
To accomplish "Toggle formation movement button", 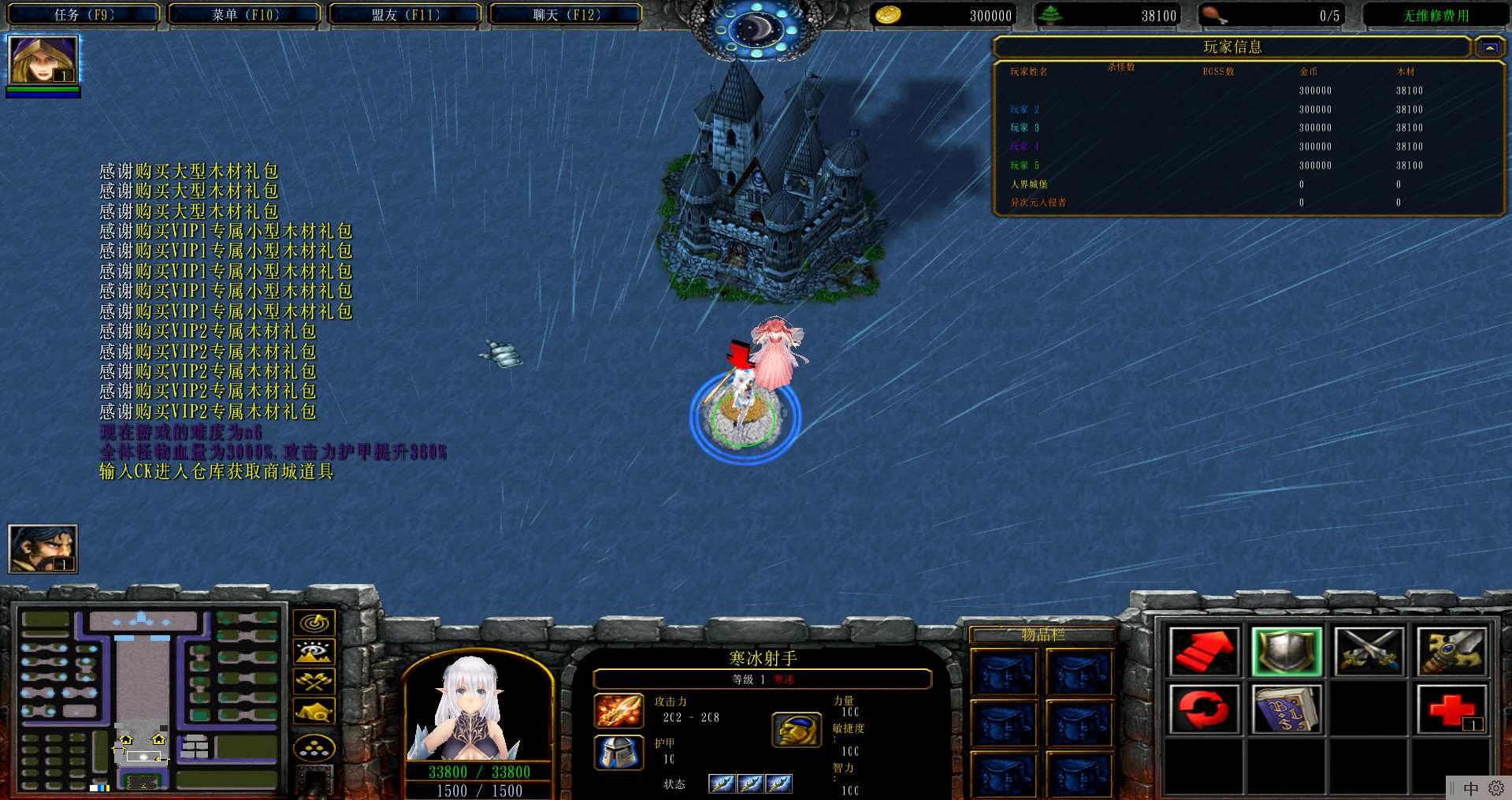I will [x=314, y=747].
